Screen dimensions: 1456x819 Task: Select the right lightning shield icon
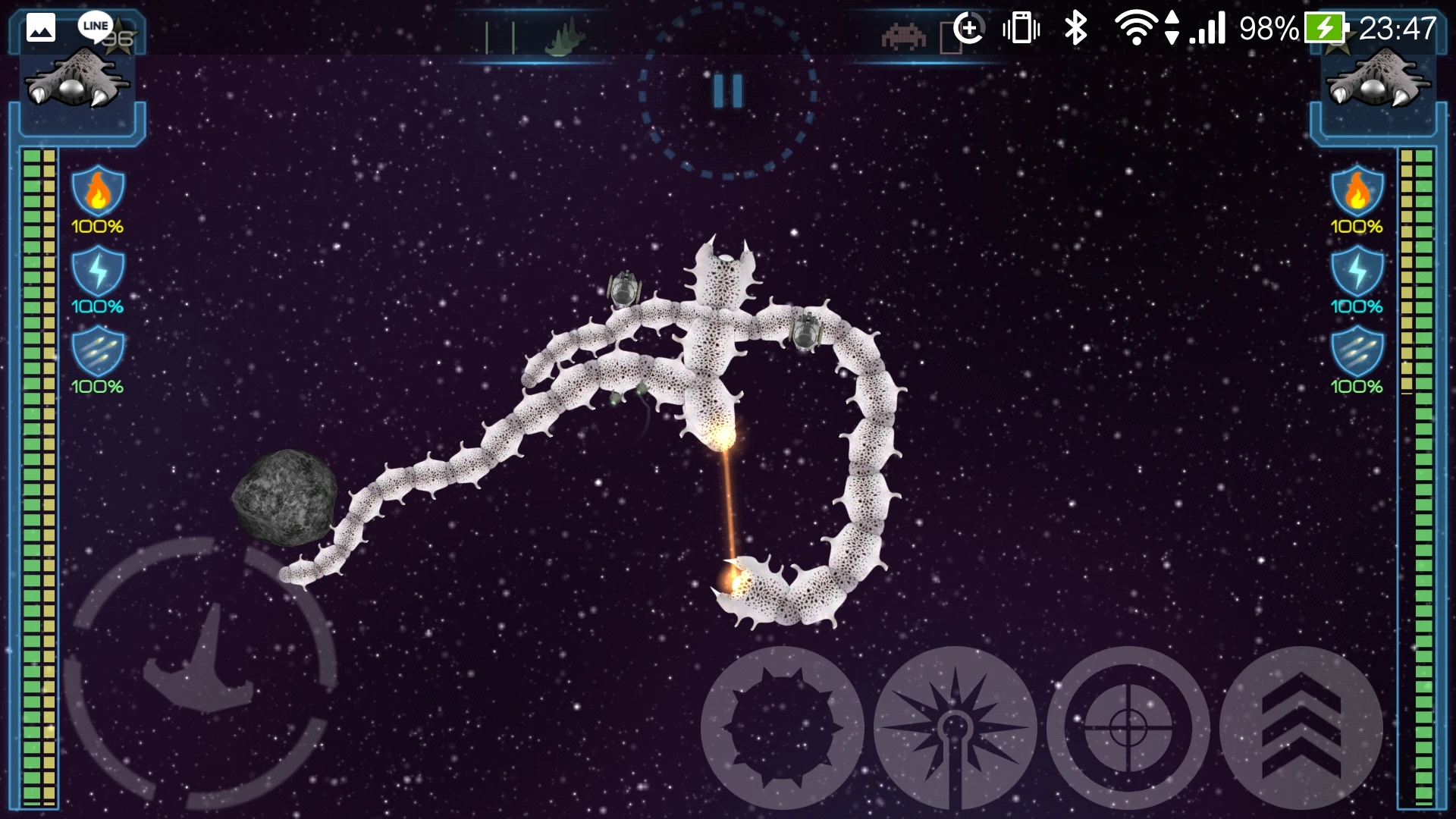pyautogui.click(x=1357, y=271)
